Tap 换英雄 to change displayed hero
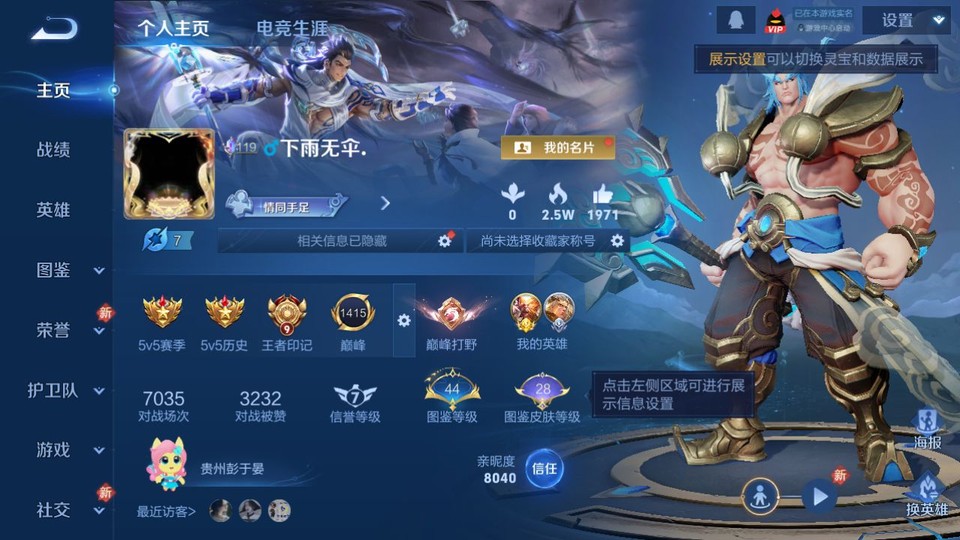 point(926,494)
